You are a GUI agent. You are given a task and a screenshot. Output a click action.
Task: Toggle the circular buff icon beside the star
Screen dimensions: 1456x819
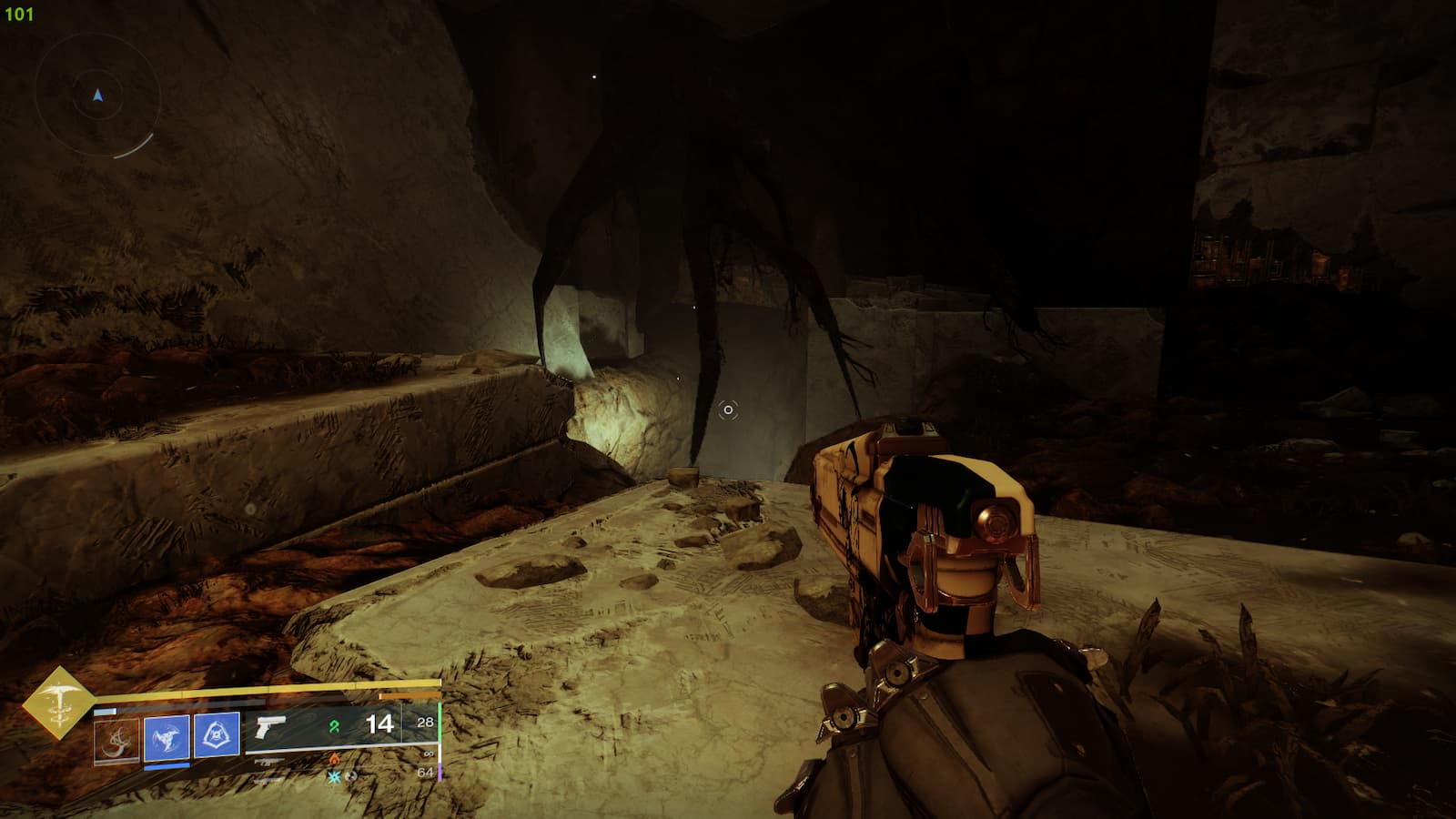point(353,776)
